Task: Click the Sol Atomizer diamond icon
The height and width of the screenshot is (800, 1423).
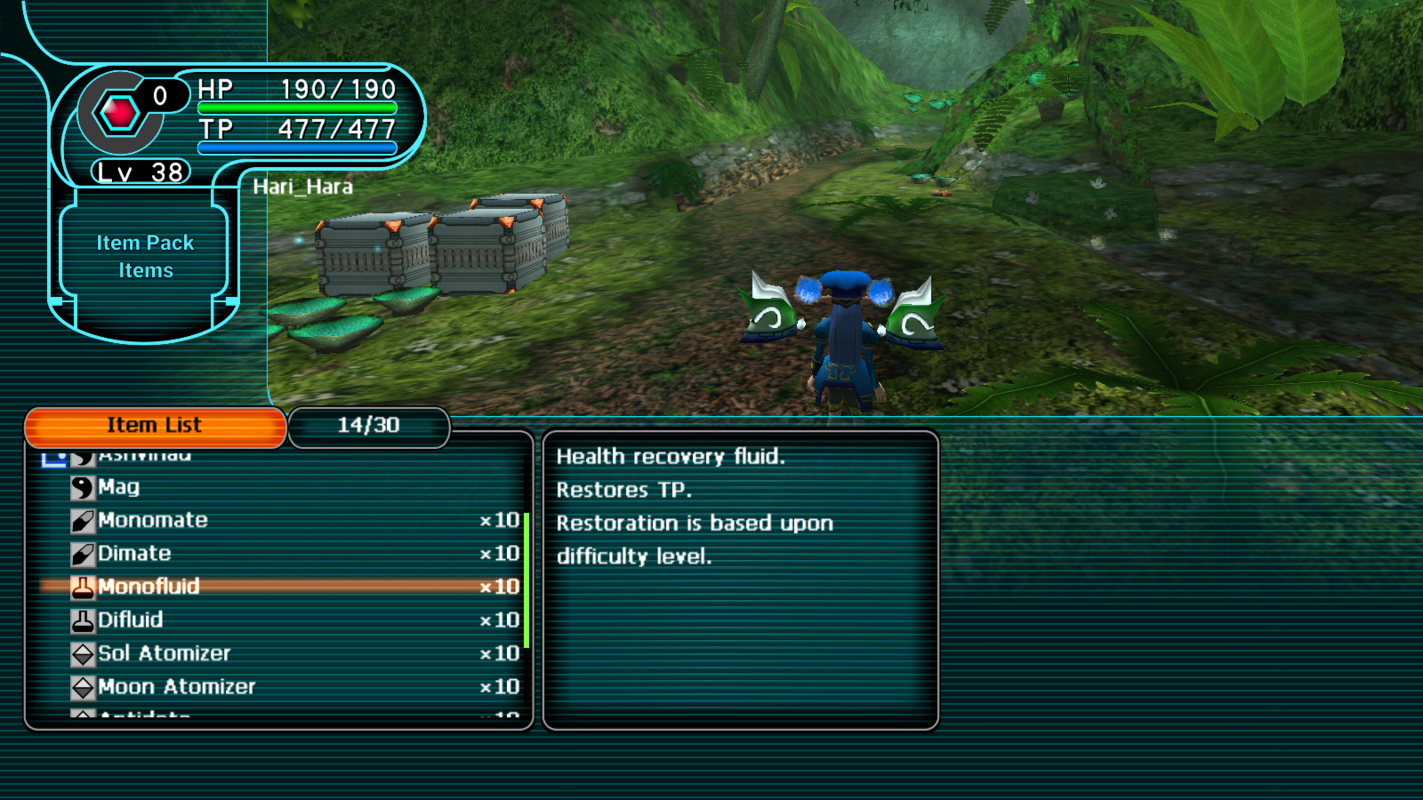Action: [85, 653]
